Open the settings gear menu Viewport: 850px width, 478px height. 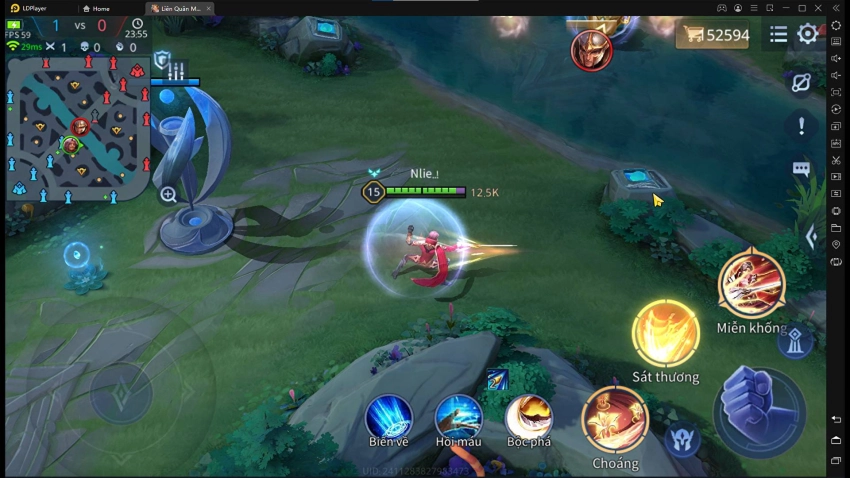click(x=808, y=35)
